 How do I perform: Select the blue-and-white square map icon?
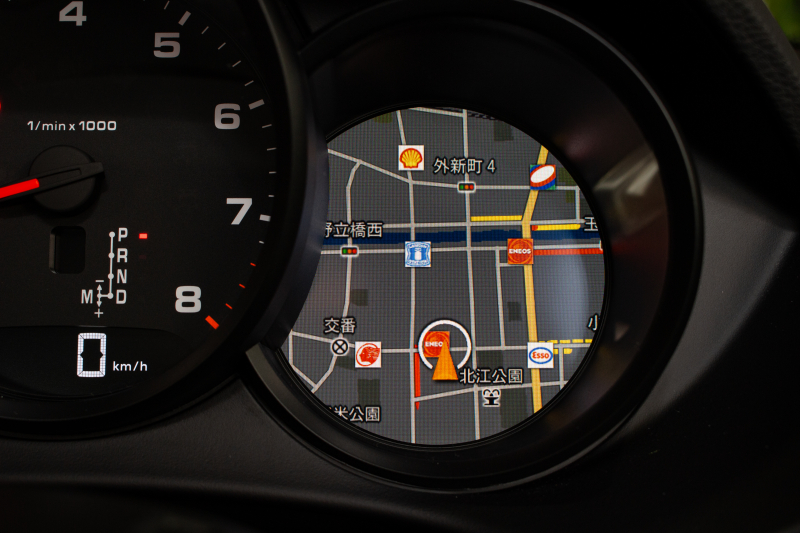pos(417,254)
